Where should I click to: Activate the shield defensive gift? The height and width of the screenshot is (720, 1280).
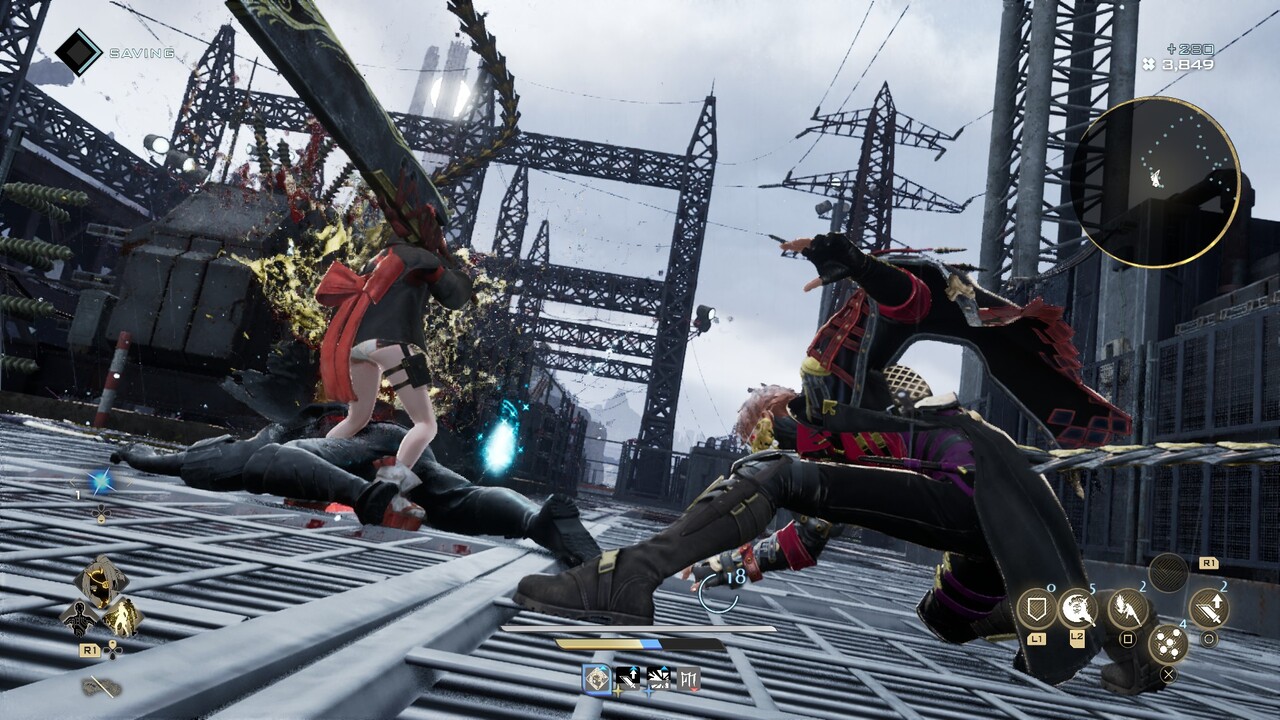(x=1036, y=608)
